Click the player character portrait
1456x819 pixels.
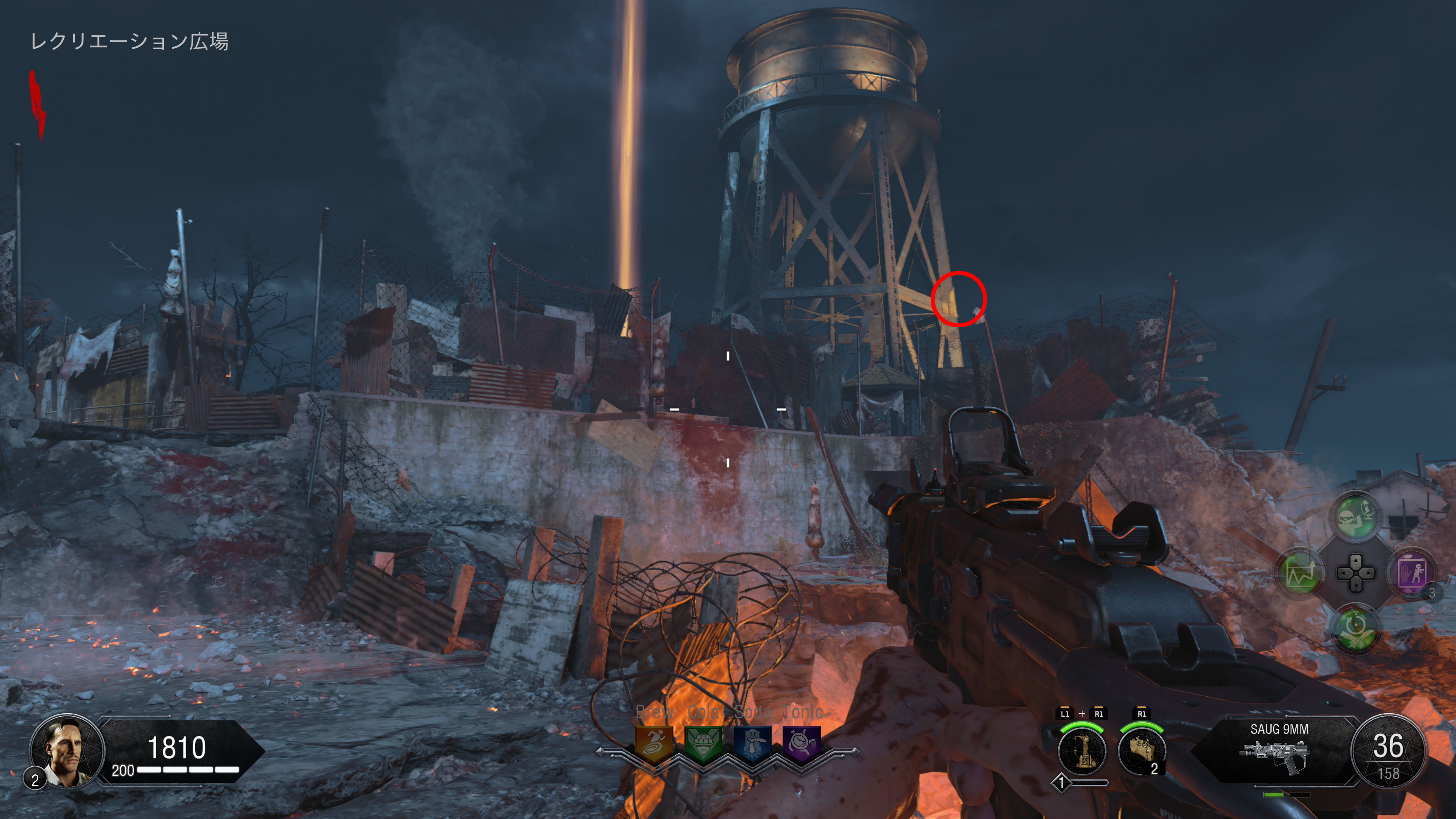tap(67, 750)
